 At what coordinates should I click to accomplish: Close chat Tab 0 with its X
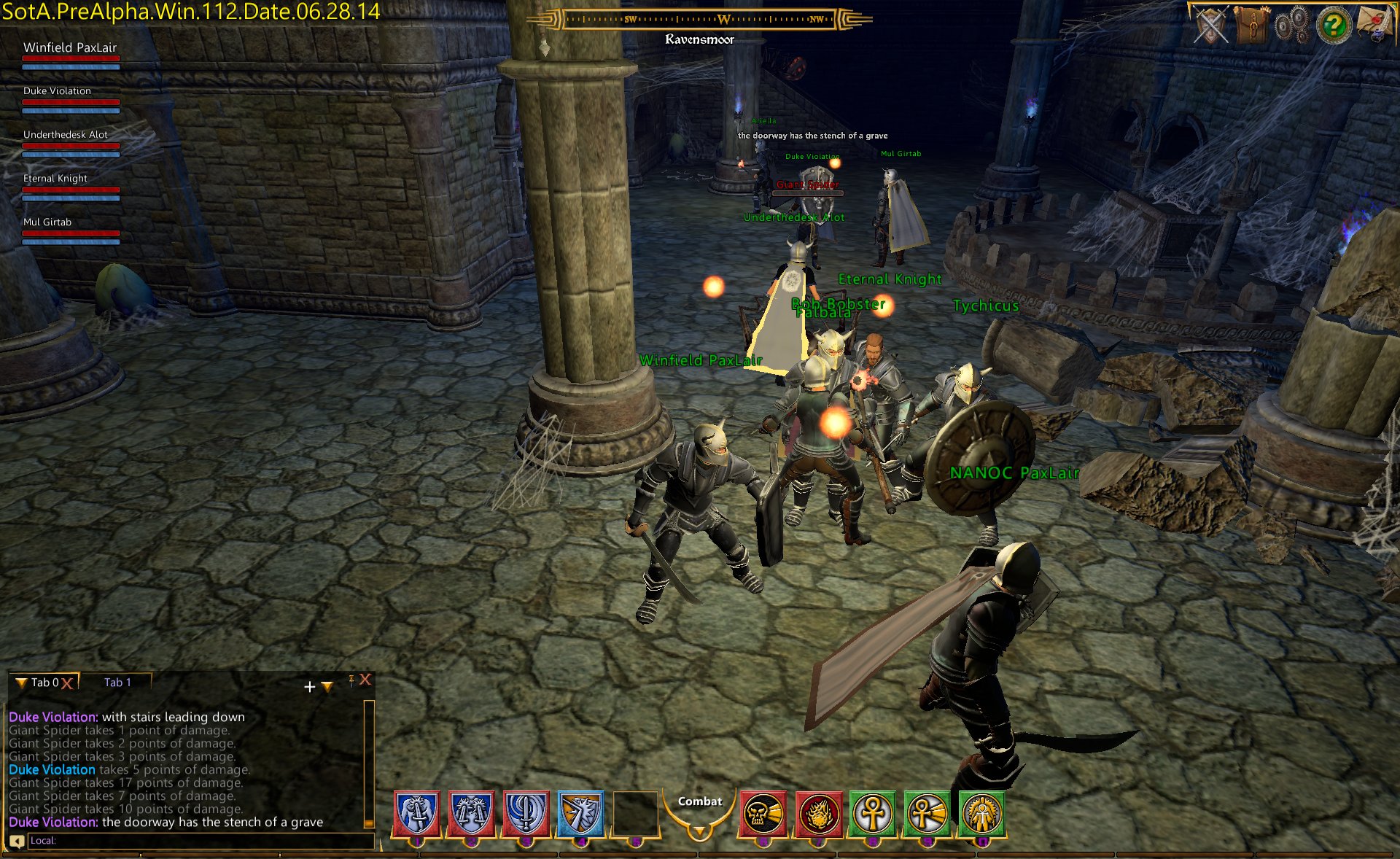coord(67,683)
